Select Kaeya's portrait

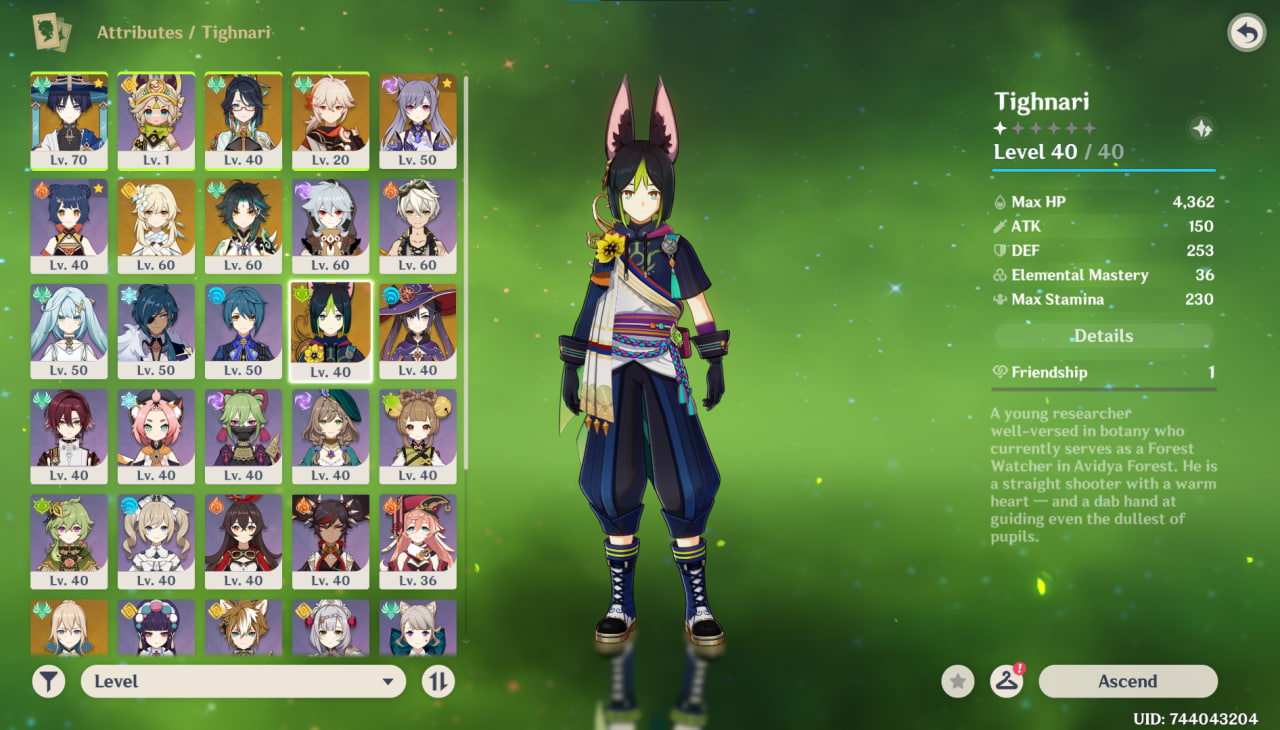(x=156, y=330)
